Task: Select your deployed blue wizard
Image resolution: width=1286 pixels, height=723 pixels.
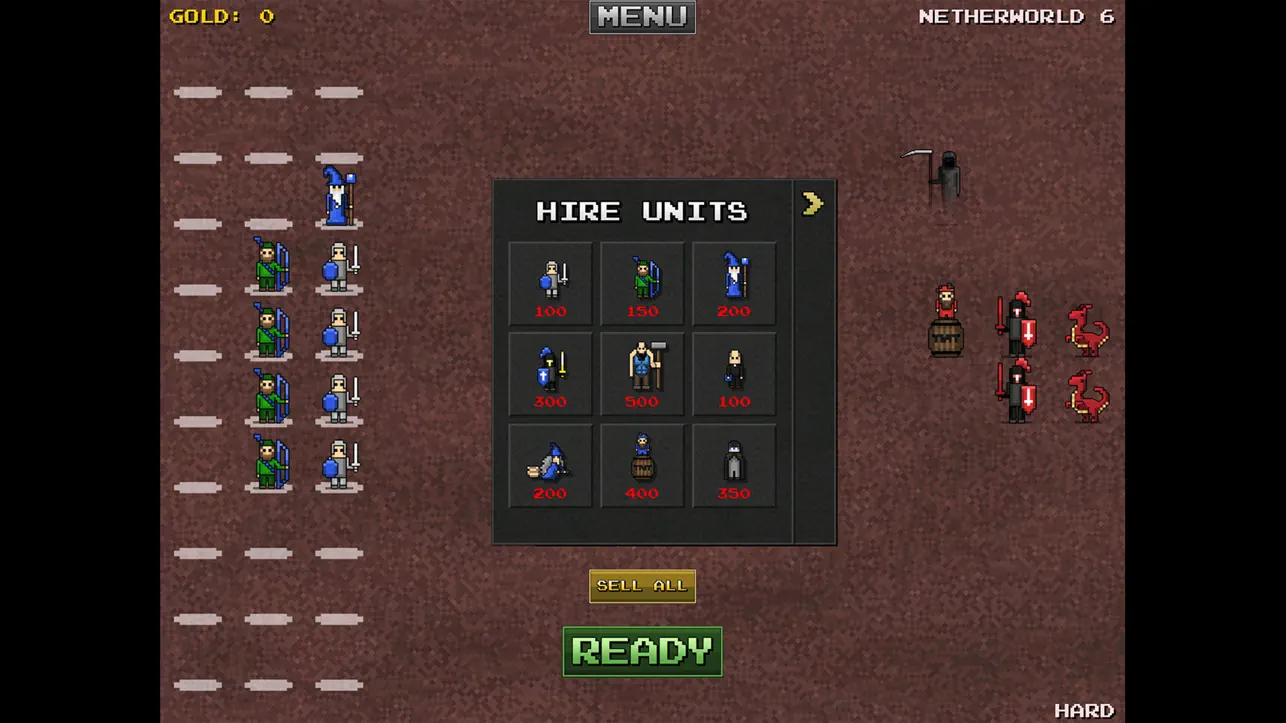Action: coord(337,198)
